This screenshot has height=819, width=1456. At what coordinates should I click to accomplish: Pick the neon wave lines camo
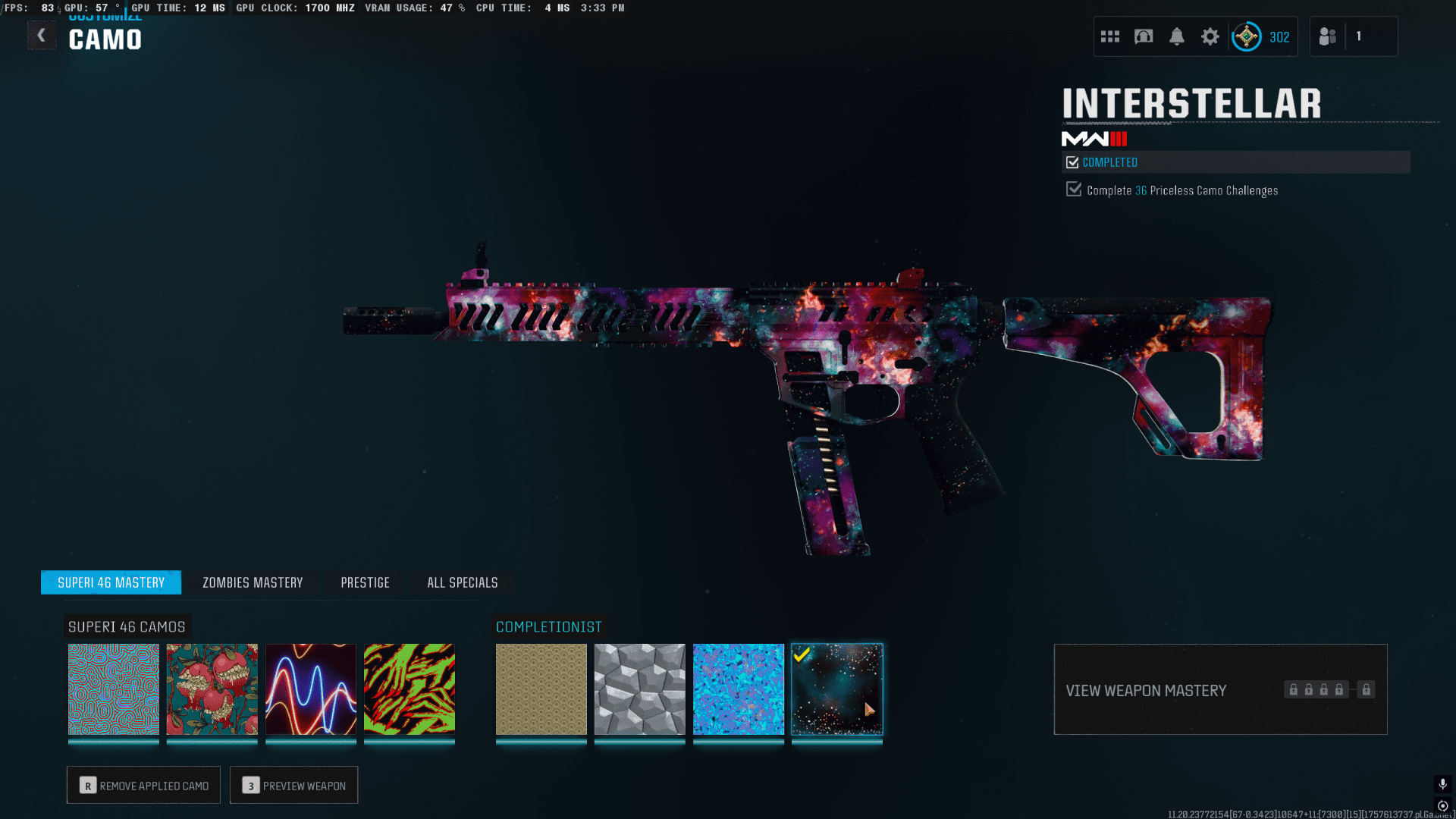(311, 689)
